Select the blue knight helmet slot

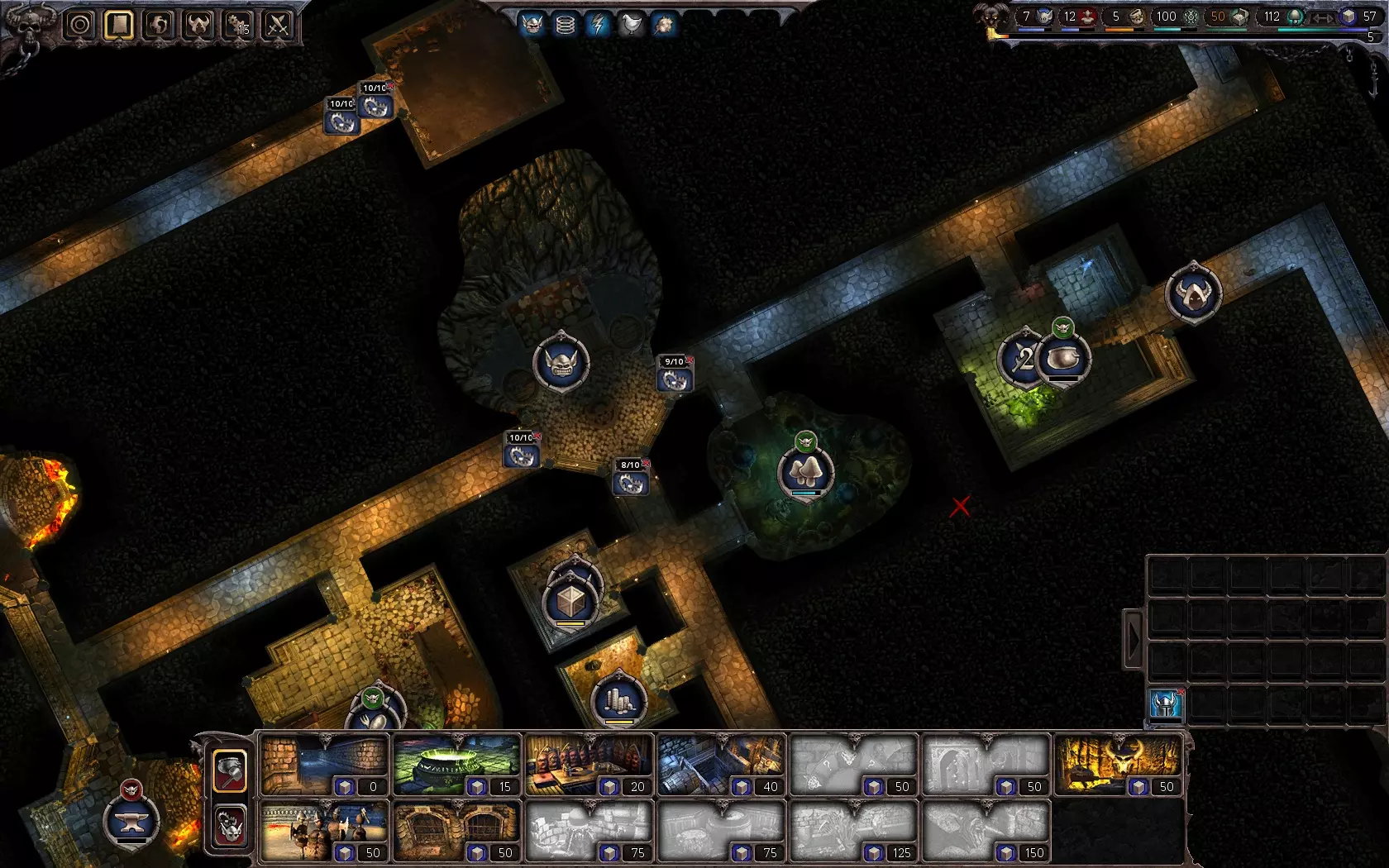coord(1166,705)
